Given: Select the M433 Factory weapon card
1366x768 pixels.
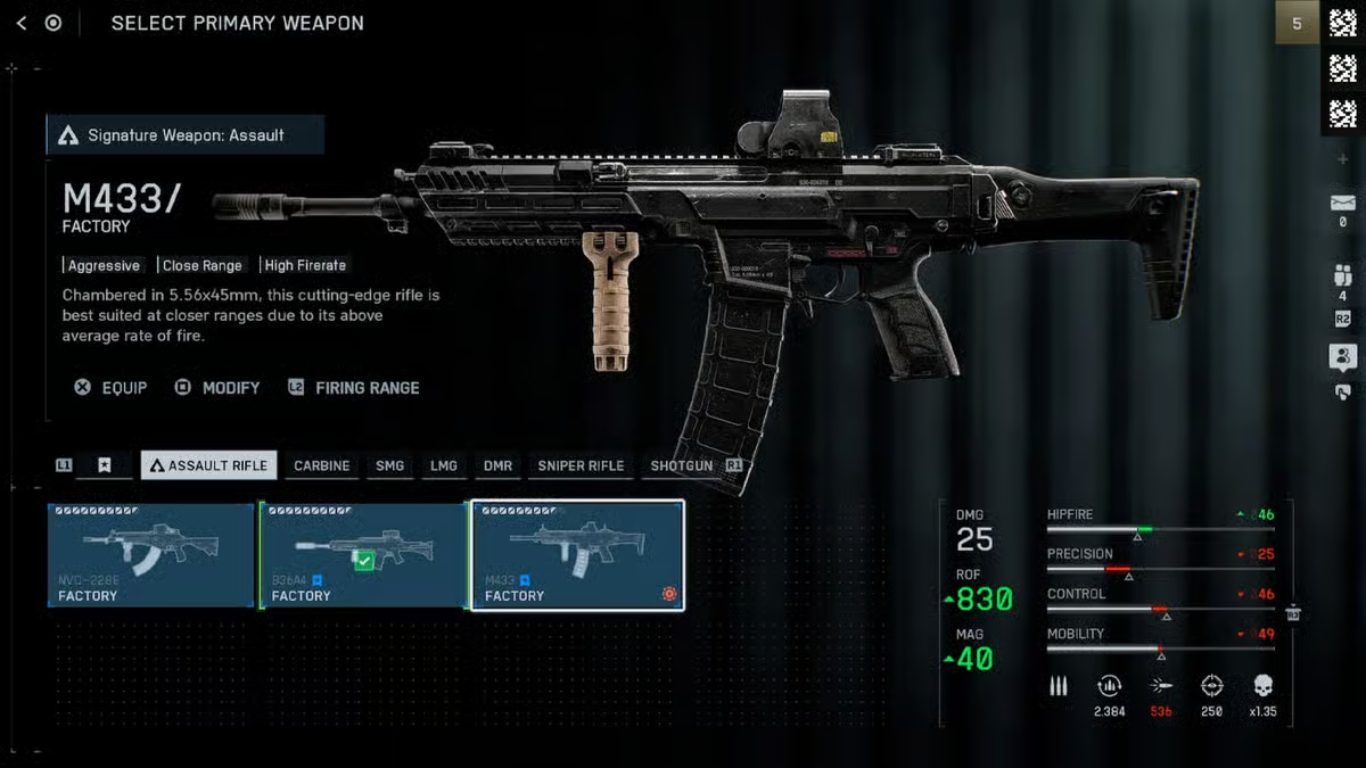Looking at the screenshot, I should (x=578, y=555).
